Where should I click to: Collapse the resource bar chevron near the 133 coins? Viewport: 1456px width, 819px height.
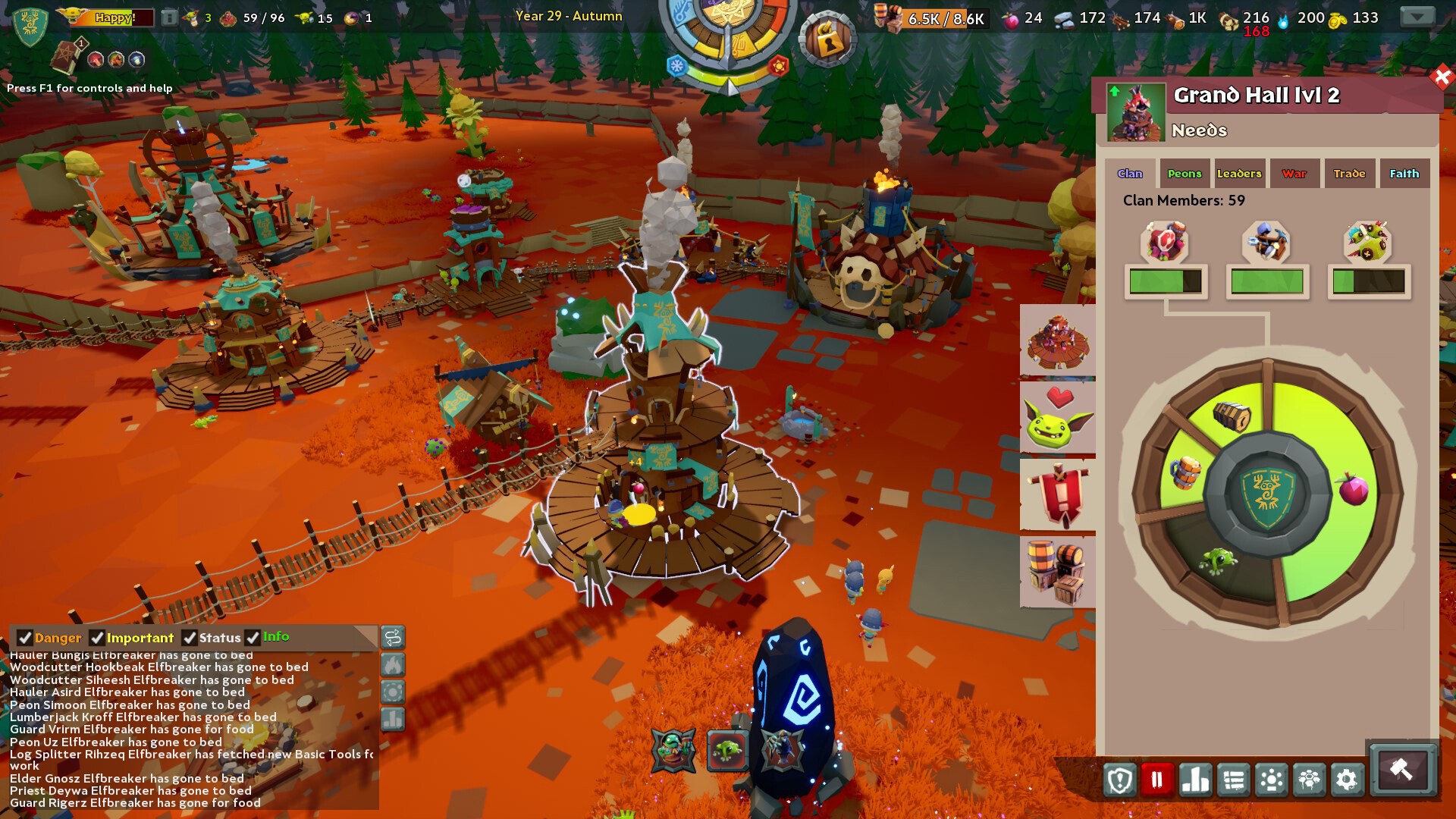pos(1417,17)
